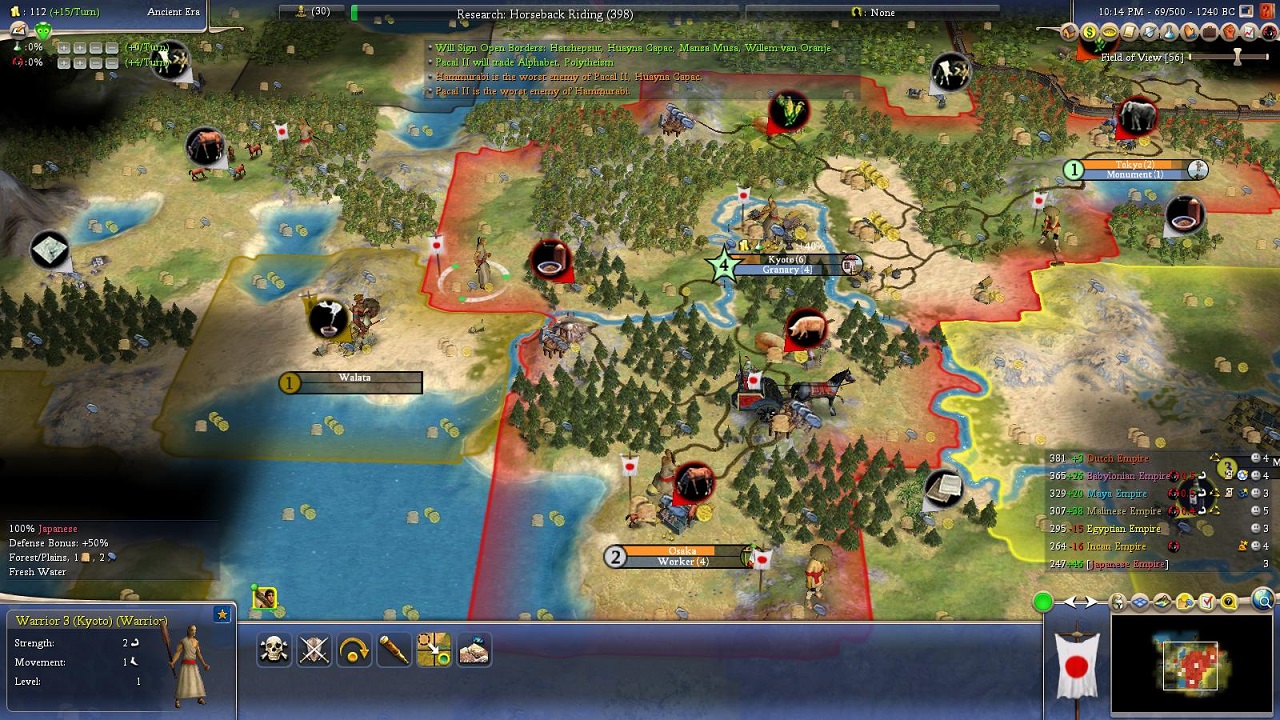The height and width of the screenshot is (720, 1280).
Task: Select the explore command mountain icon
Action: [474, 650]
